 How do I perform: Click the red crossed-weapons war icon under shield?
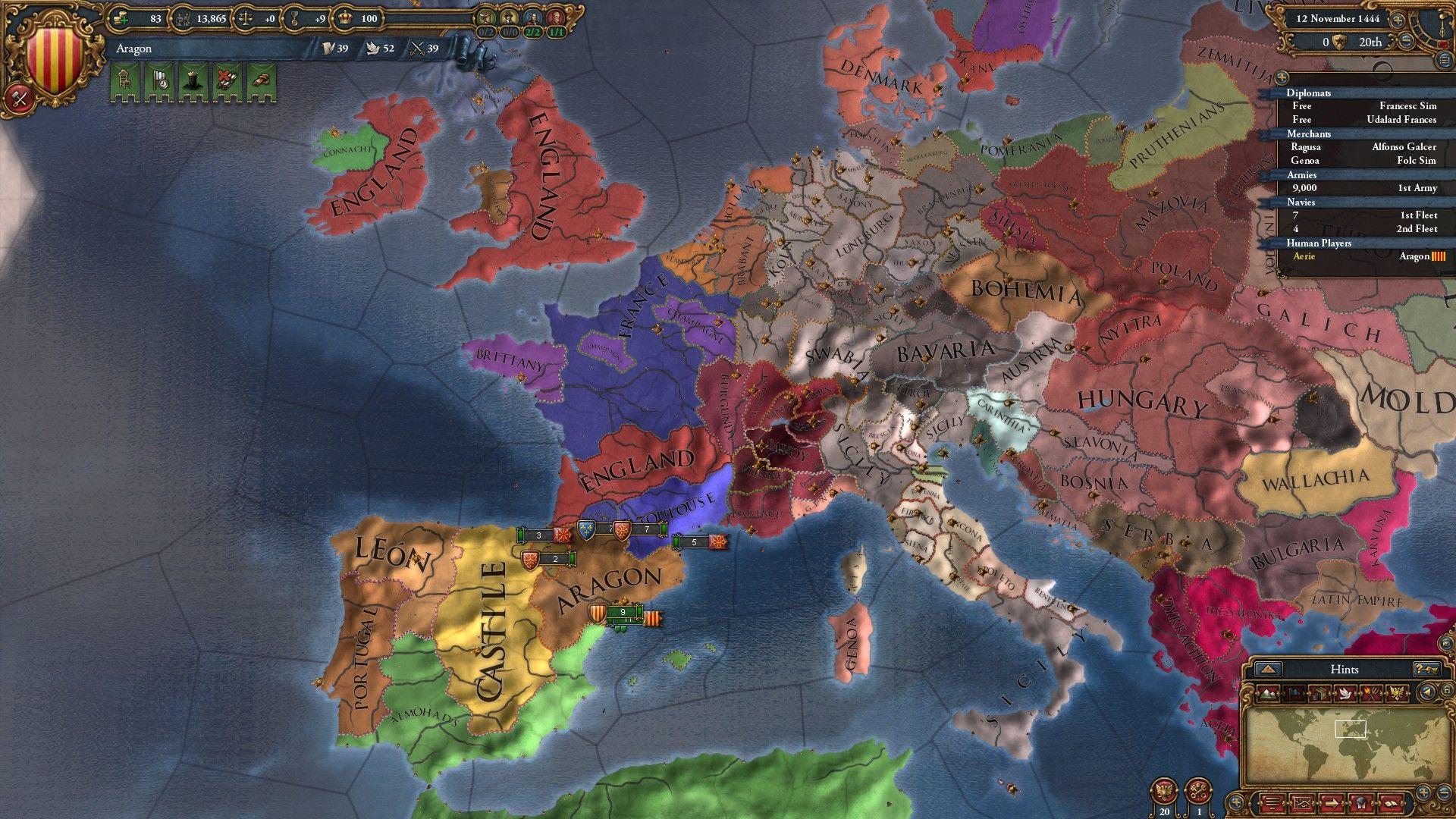pos(20,99)
